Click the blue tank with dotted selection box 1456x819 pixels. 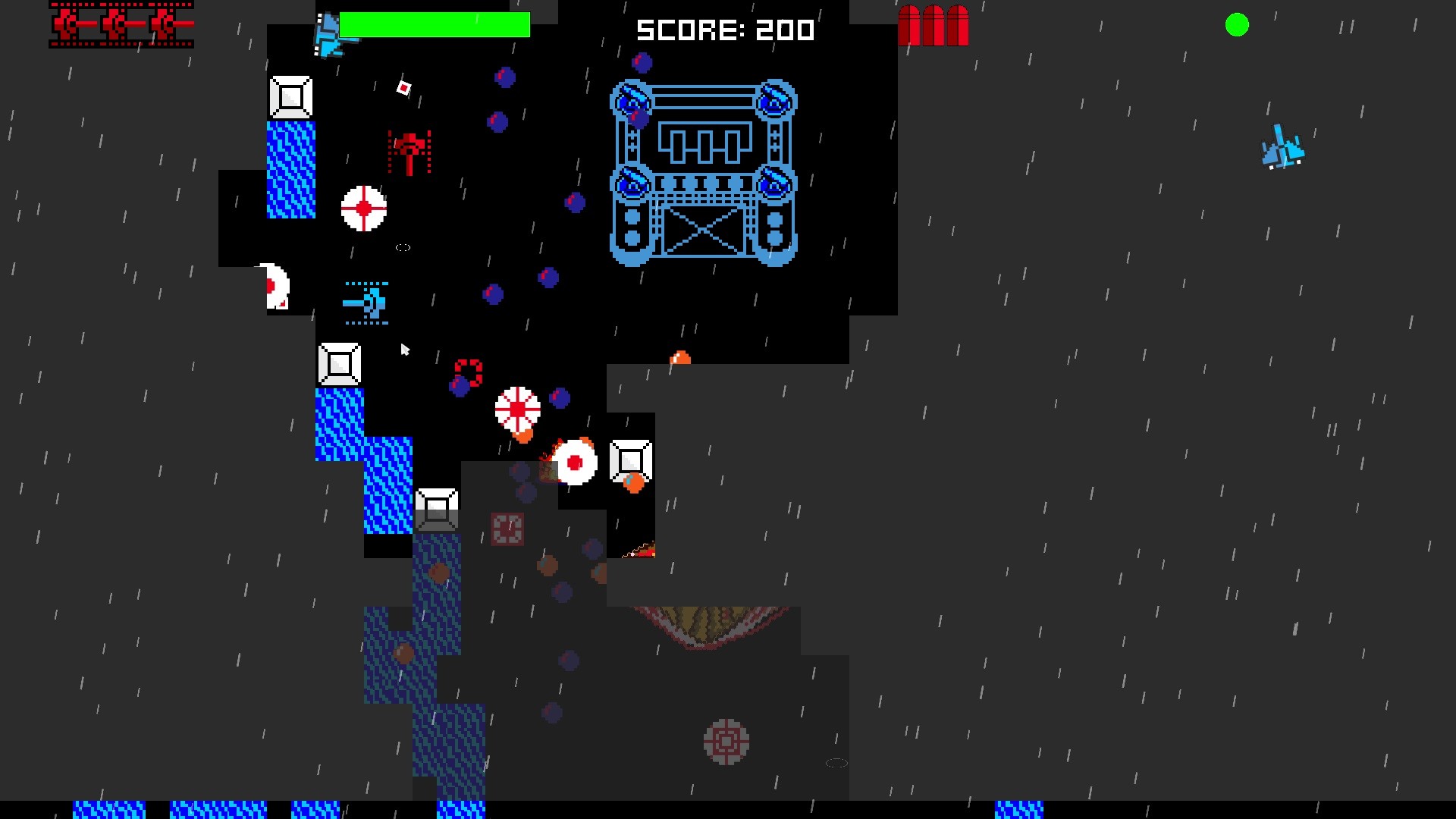coord(366,303)
